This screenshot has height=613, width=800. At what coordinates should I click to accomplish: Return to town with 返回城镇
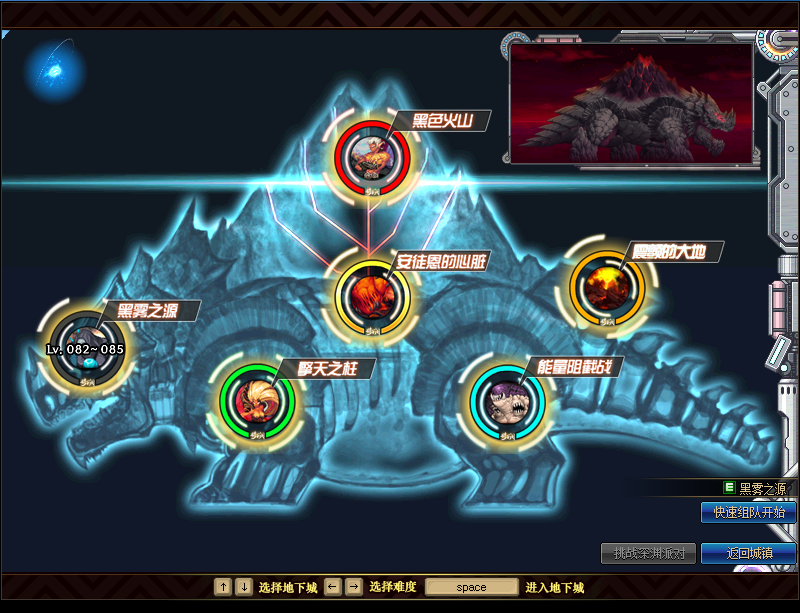748,553
